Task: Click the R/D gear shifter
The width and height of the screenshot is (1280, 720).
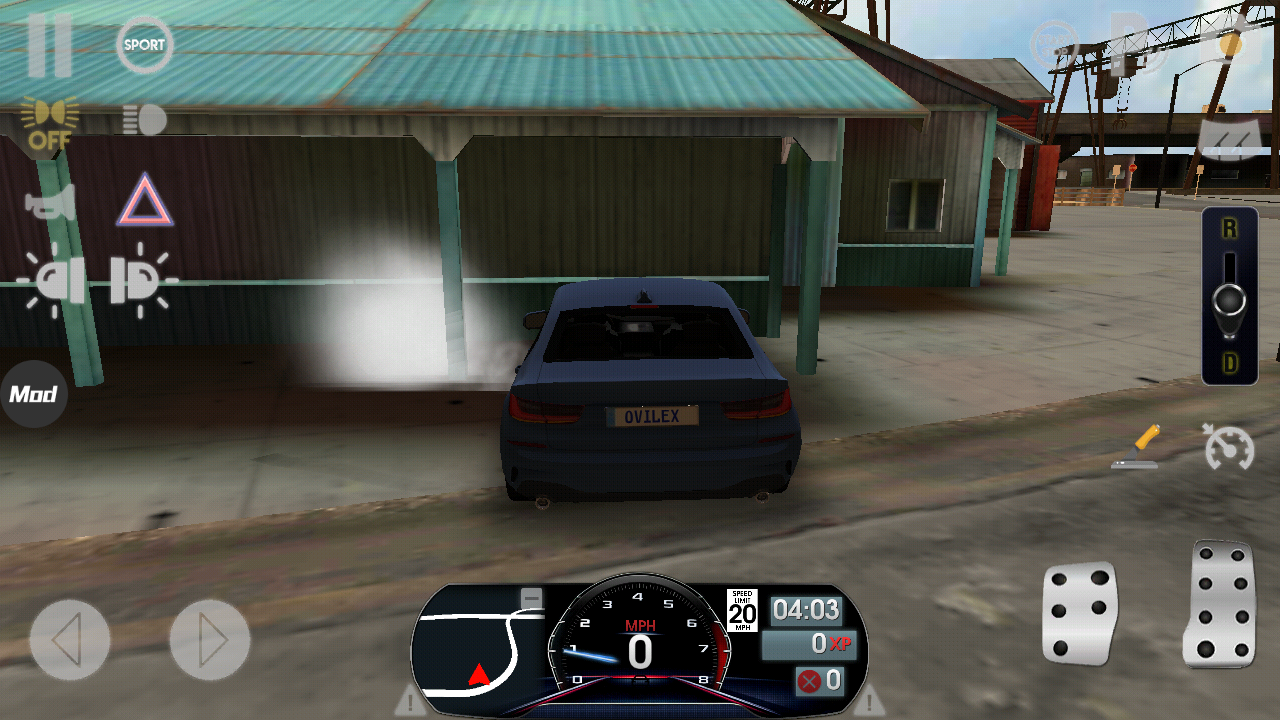Action: click(1229, 297)
